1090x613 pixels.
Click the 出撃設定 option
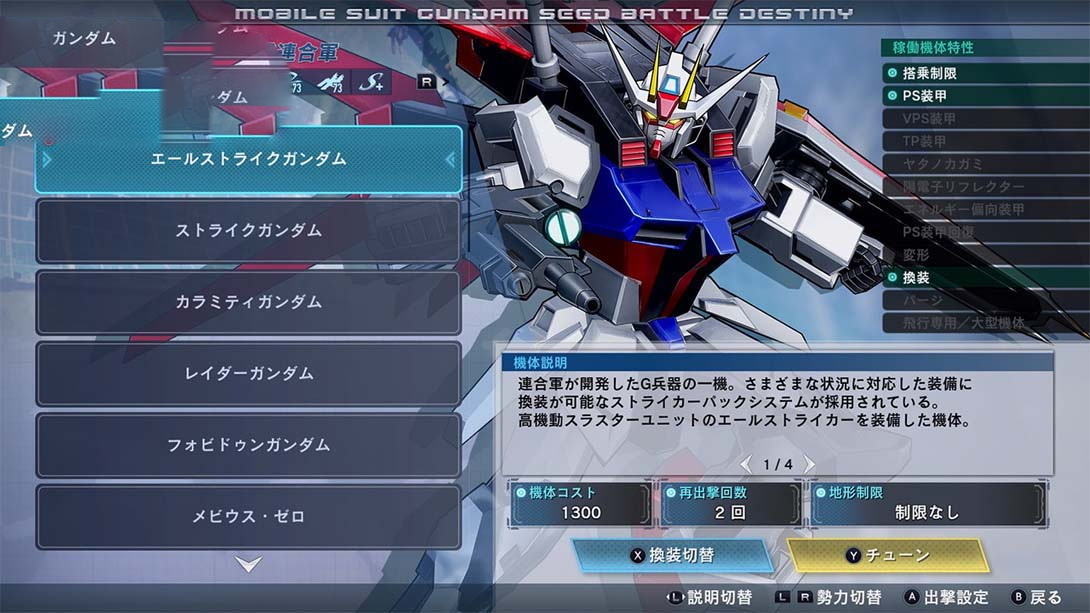pos(946,597)
